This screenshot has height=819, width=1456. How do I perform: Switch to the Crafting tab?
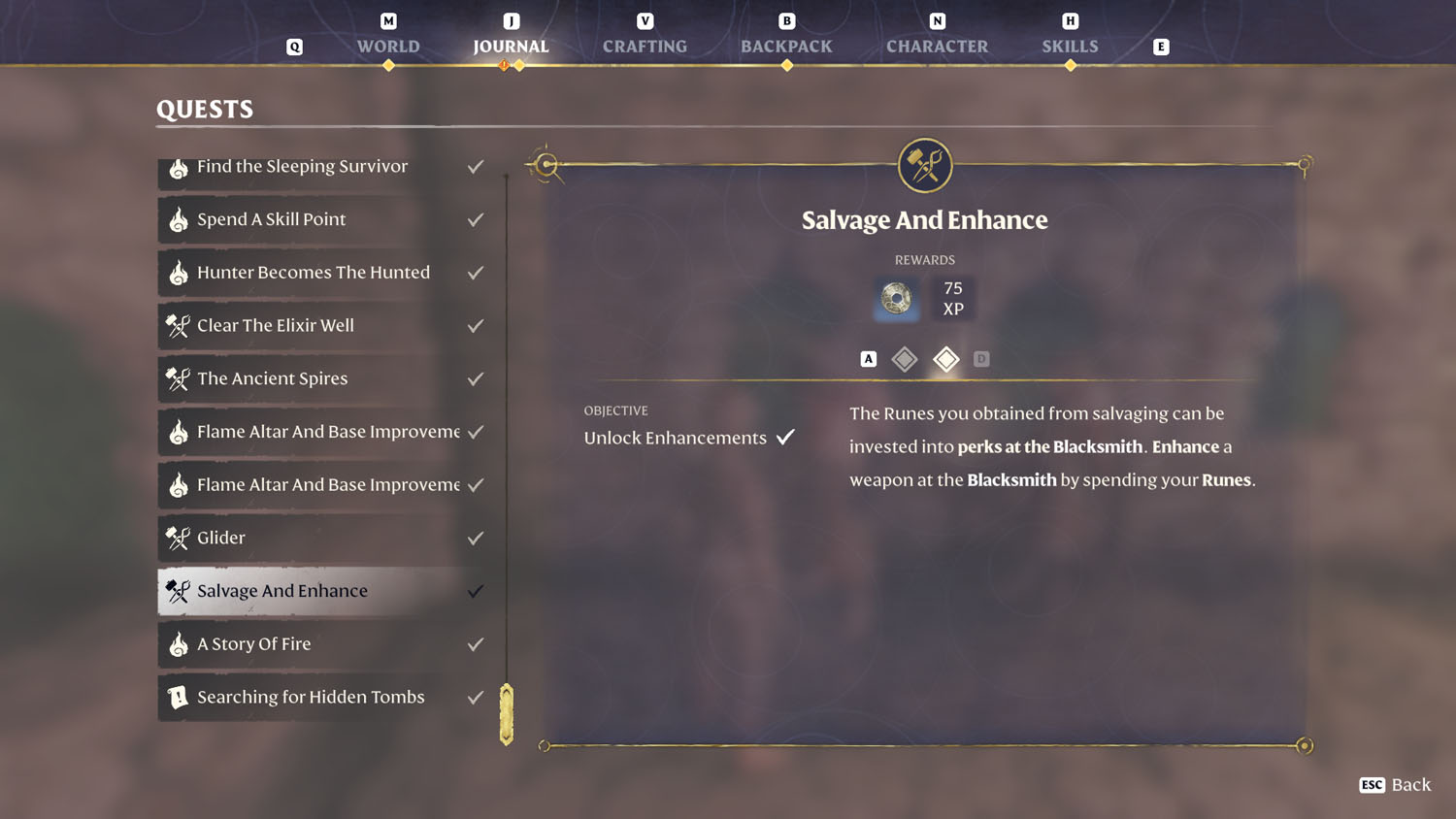click(x=645, y=46)
